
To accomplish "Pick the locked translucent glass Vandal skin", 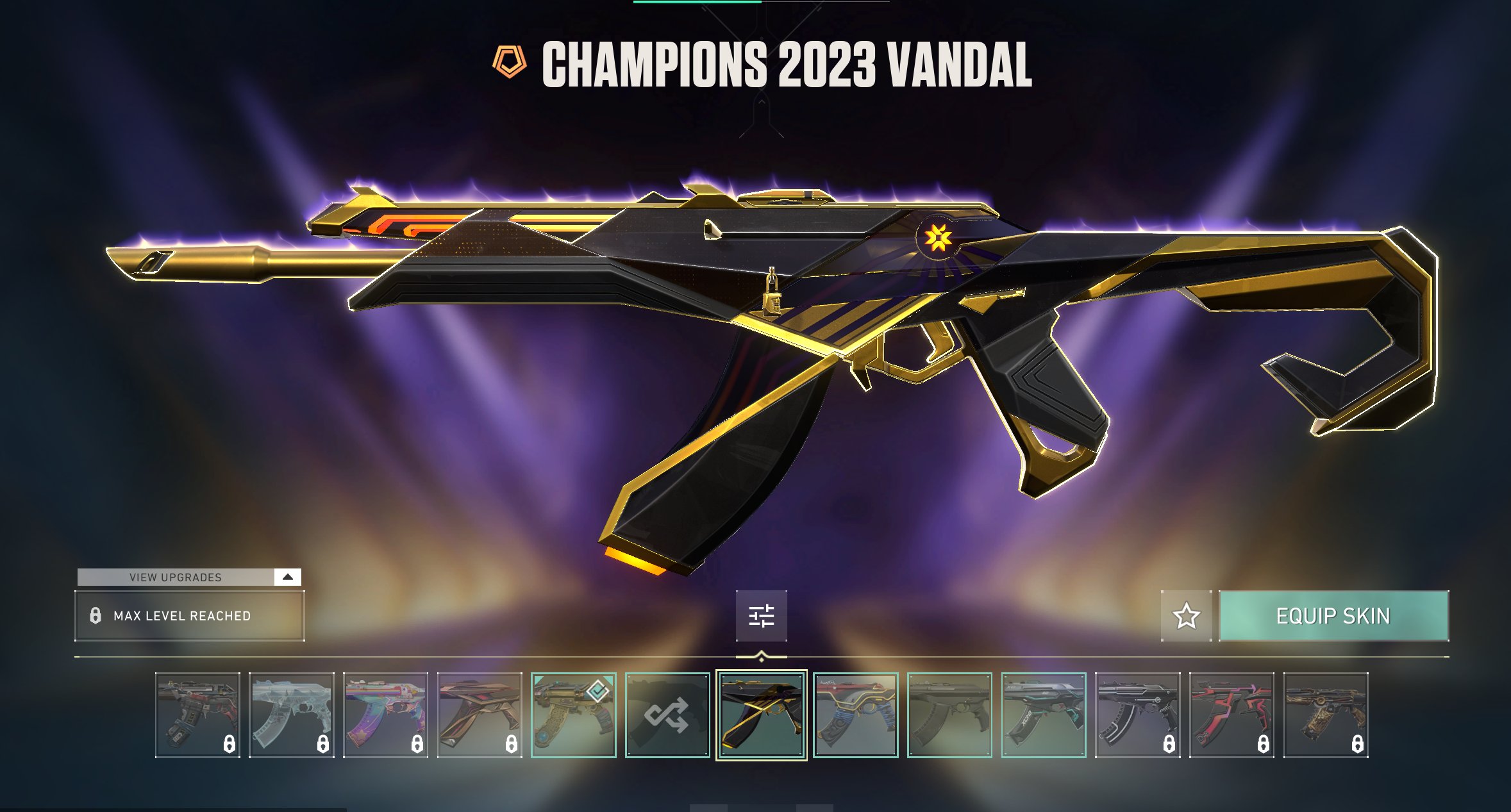I will click(x=291, y=715).
